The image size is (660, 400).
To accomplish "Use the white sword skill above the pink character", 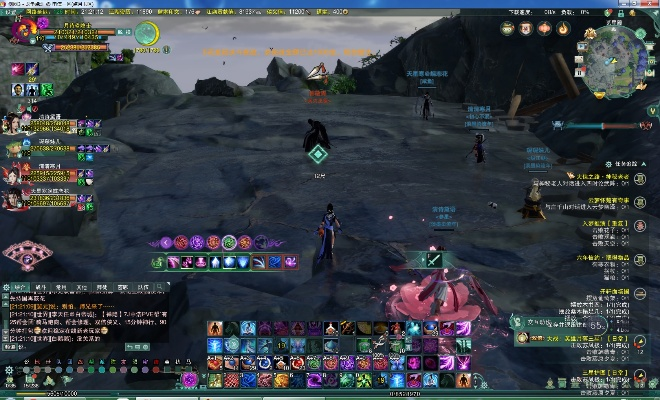I will tap(435, 260).
